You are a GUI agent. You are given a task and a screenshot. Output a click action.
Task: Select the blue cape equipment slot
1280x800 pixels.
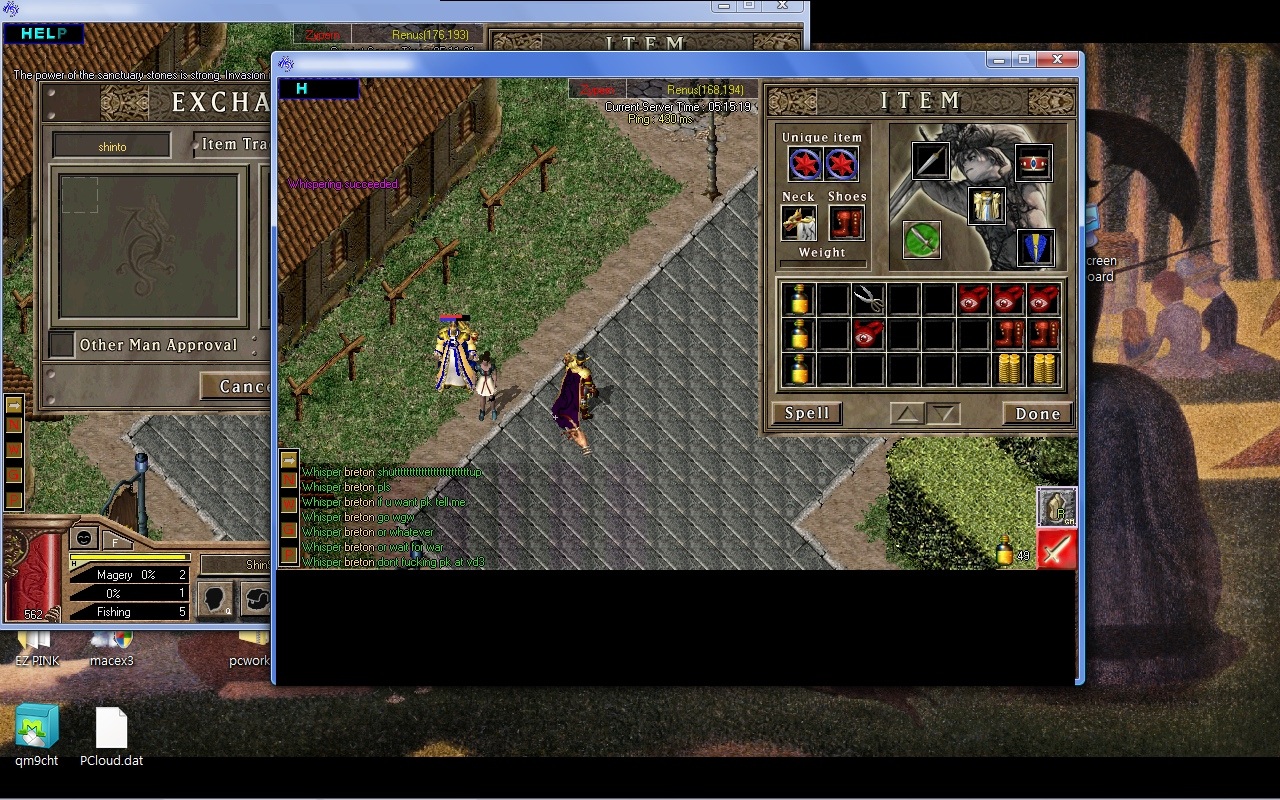coord(1035,248)
